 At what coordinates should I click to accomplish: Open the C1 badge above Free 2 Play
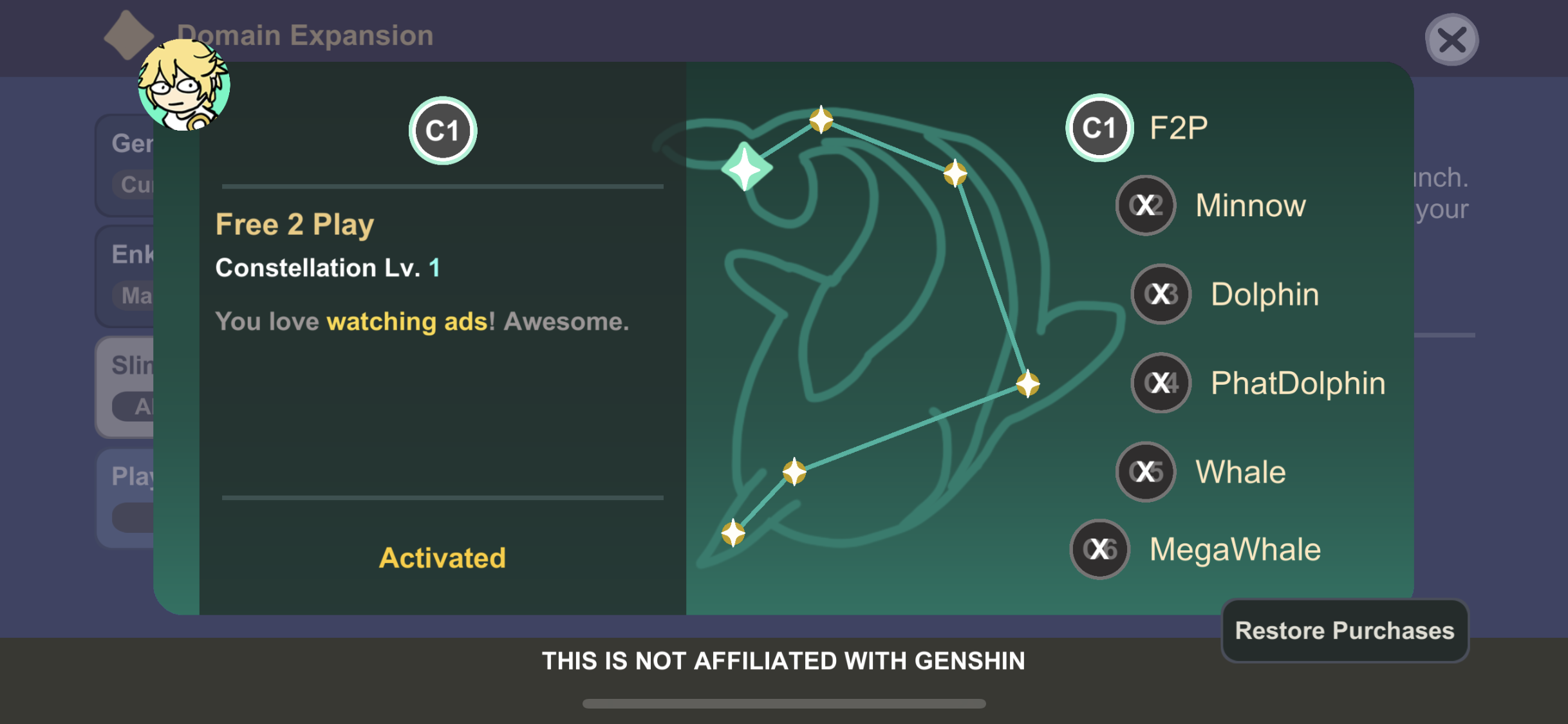click(442, 130)
